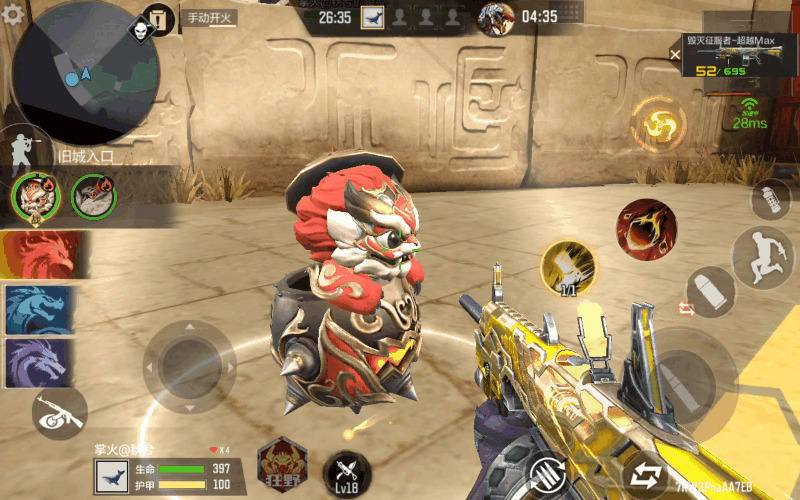
Task: Tap the skull marker beside the minimap
Action: click(137, 32)
